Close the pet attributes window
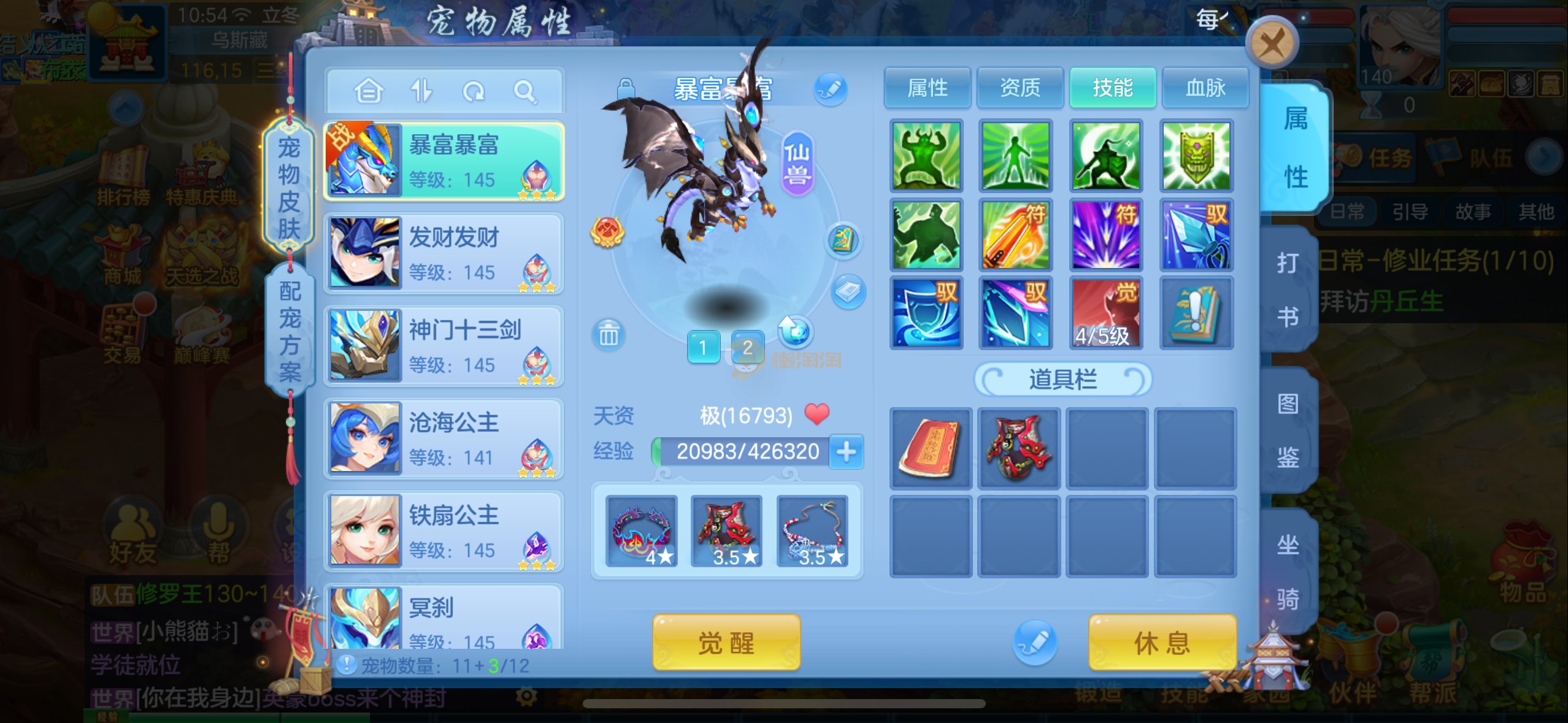 point(1273,43)
